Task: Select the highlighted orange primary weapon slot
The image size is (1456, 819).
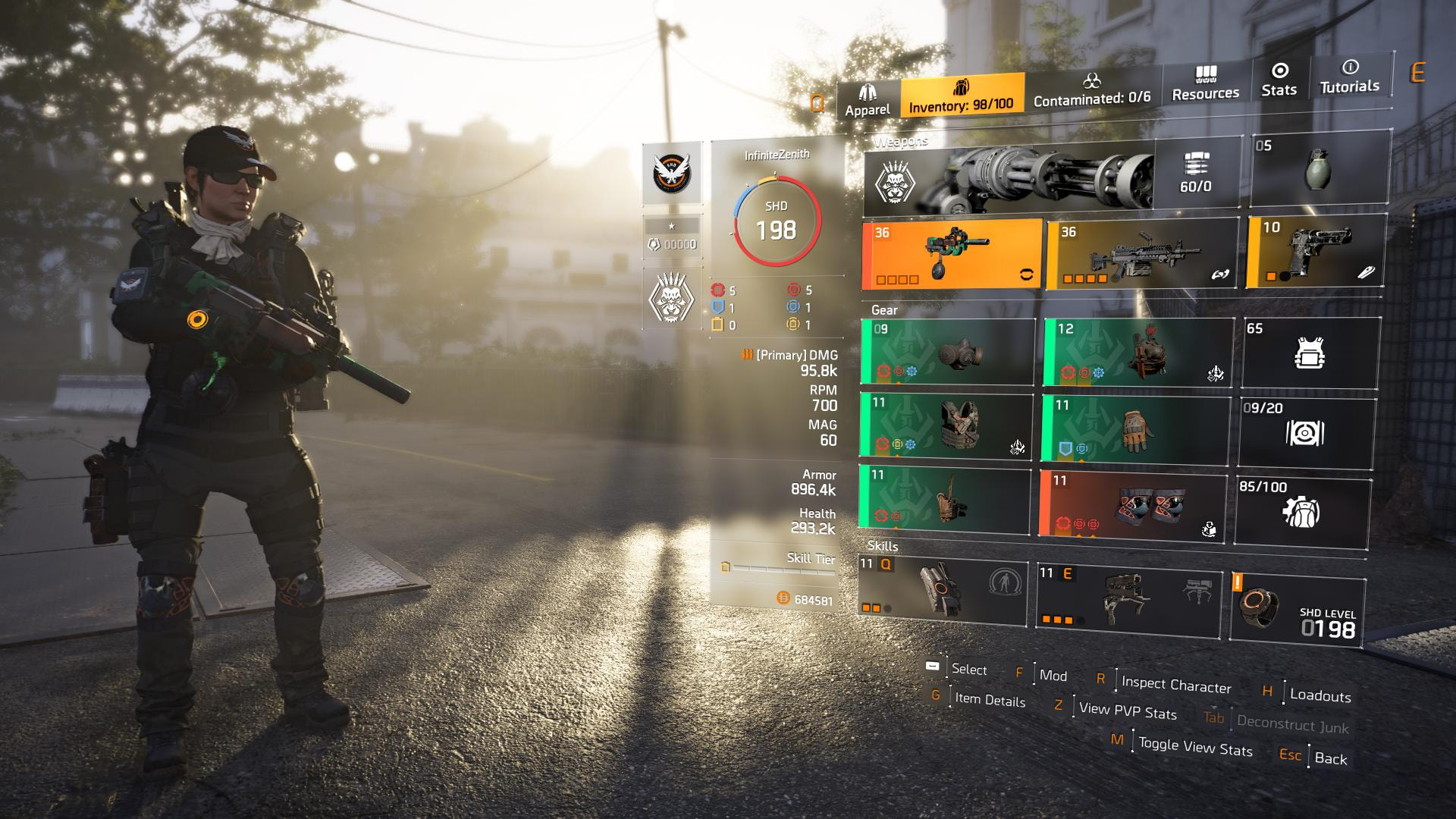Action: pos(952,254)
